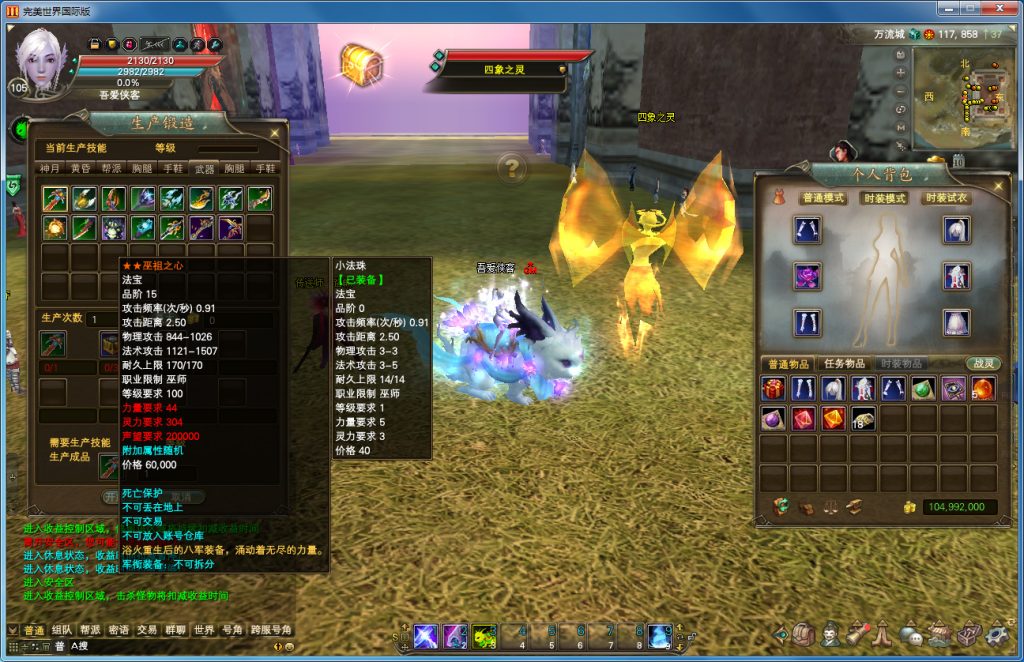Viewport: 1024px width, 662px height.
Task: Choose the 黄昏 crafting tab
Action: point(81,168)
